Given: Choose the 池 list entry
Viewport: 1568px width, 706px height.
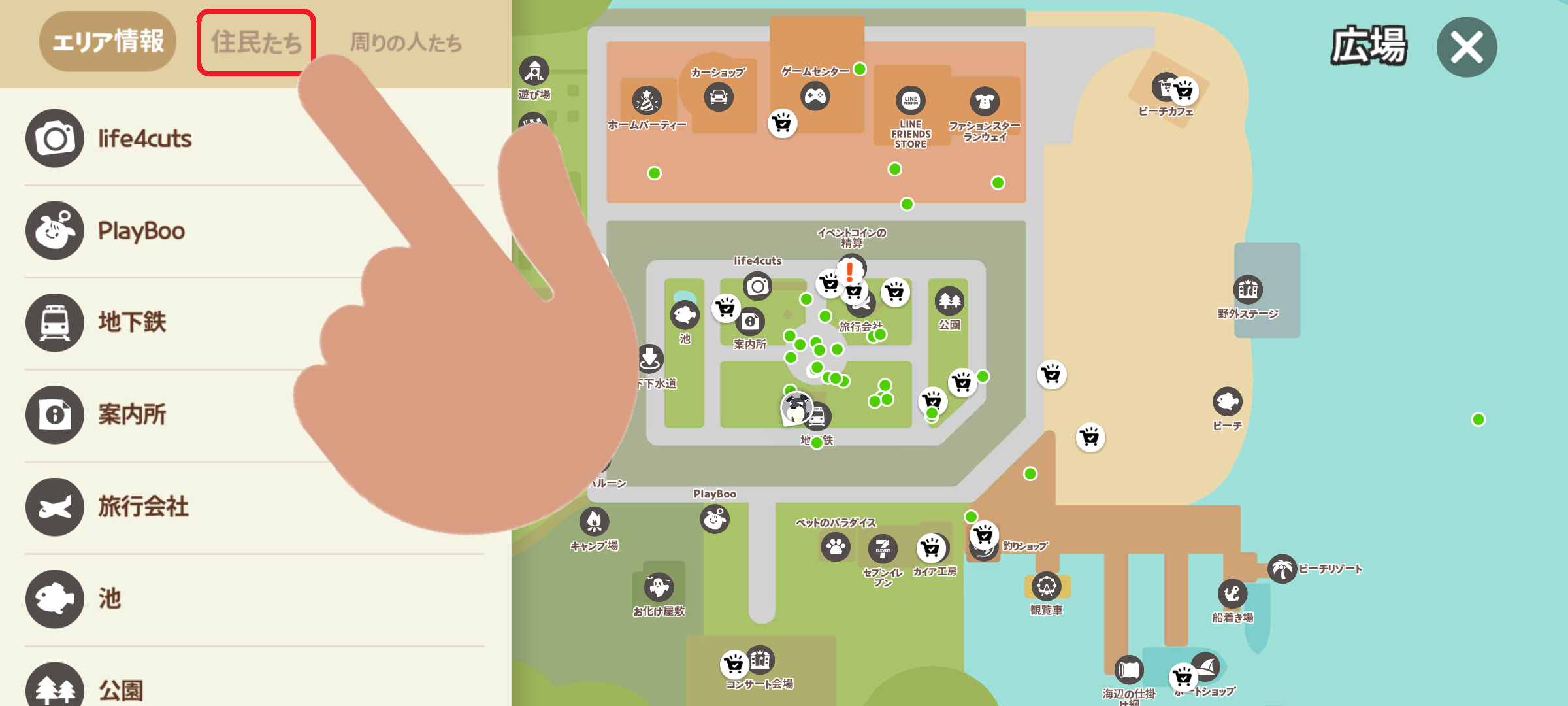Looking at the screenshot, I should [x=108, y=599].
